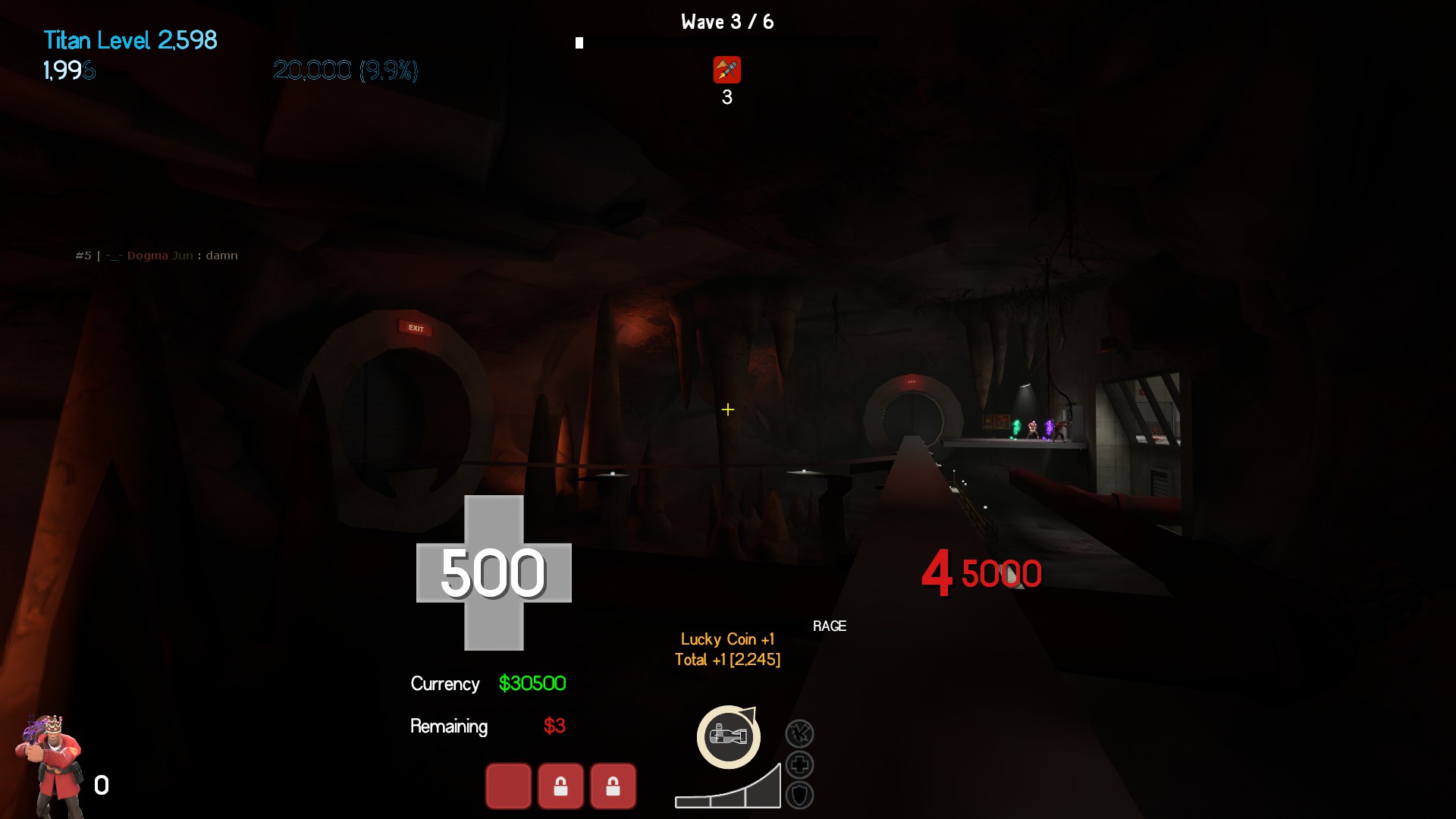Select the empty unlocked red slot
Viewport: 1456px width, 819px height.
508,786
